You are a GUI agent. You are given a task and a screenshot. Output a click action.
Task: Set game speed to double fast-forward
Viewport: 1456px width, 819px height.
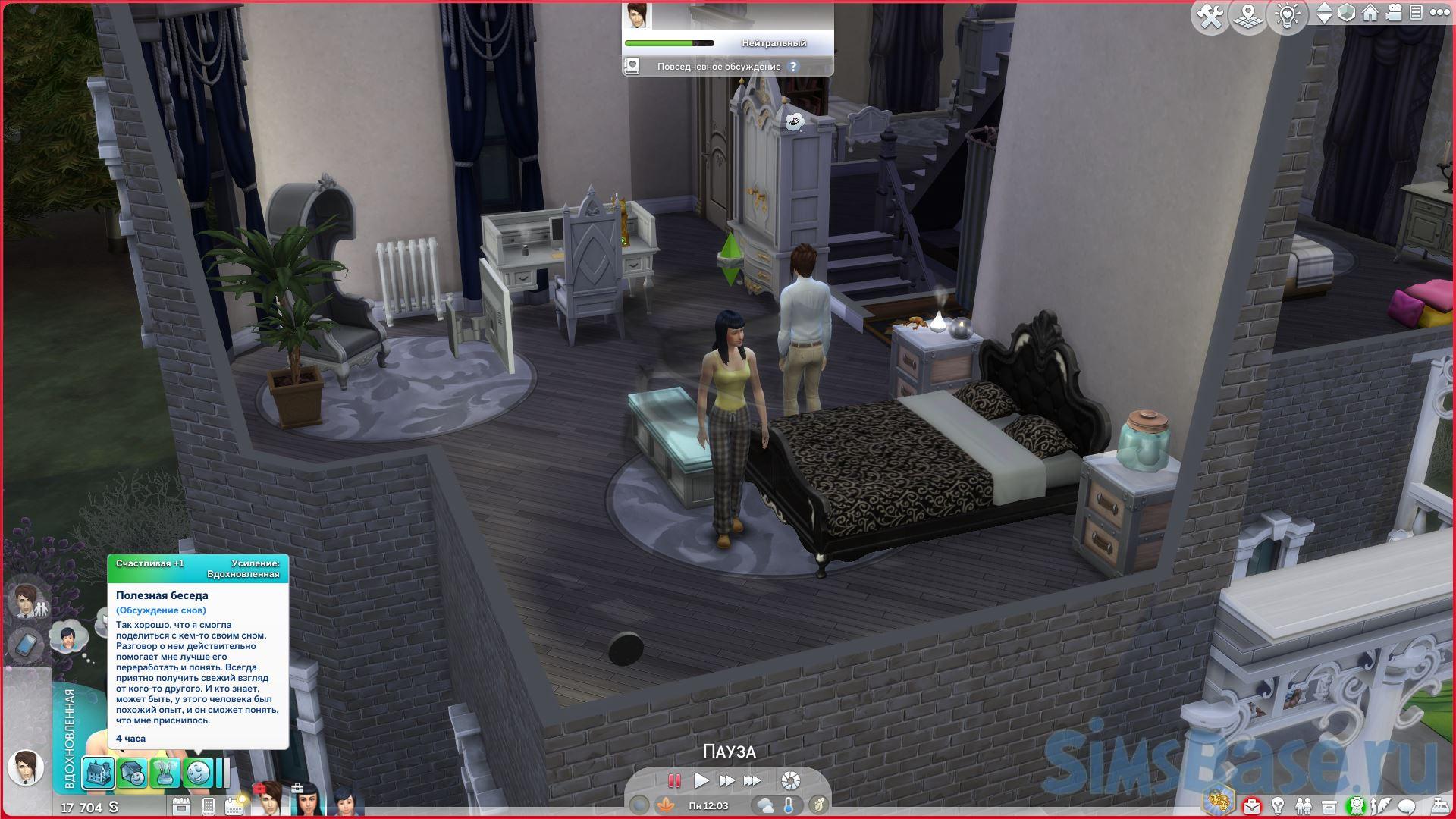(x=726, y=780)
